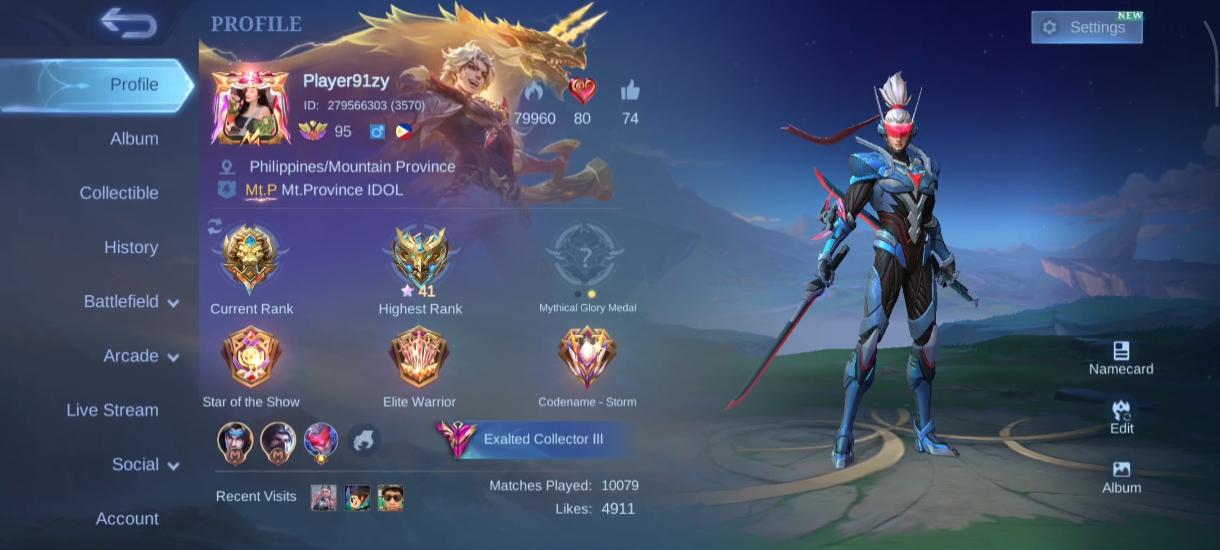The height and width of the screenshot is (550, 1220).
Task: Tap the player avatar portrait
Action: pos(250,106)
